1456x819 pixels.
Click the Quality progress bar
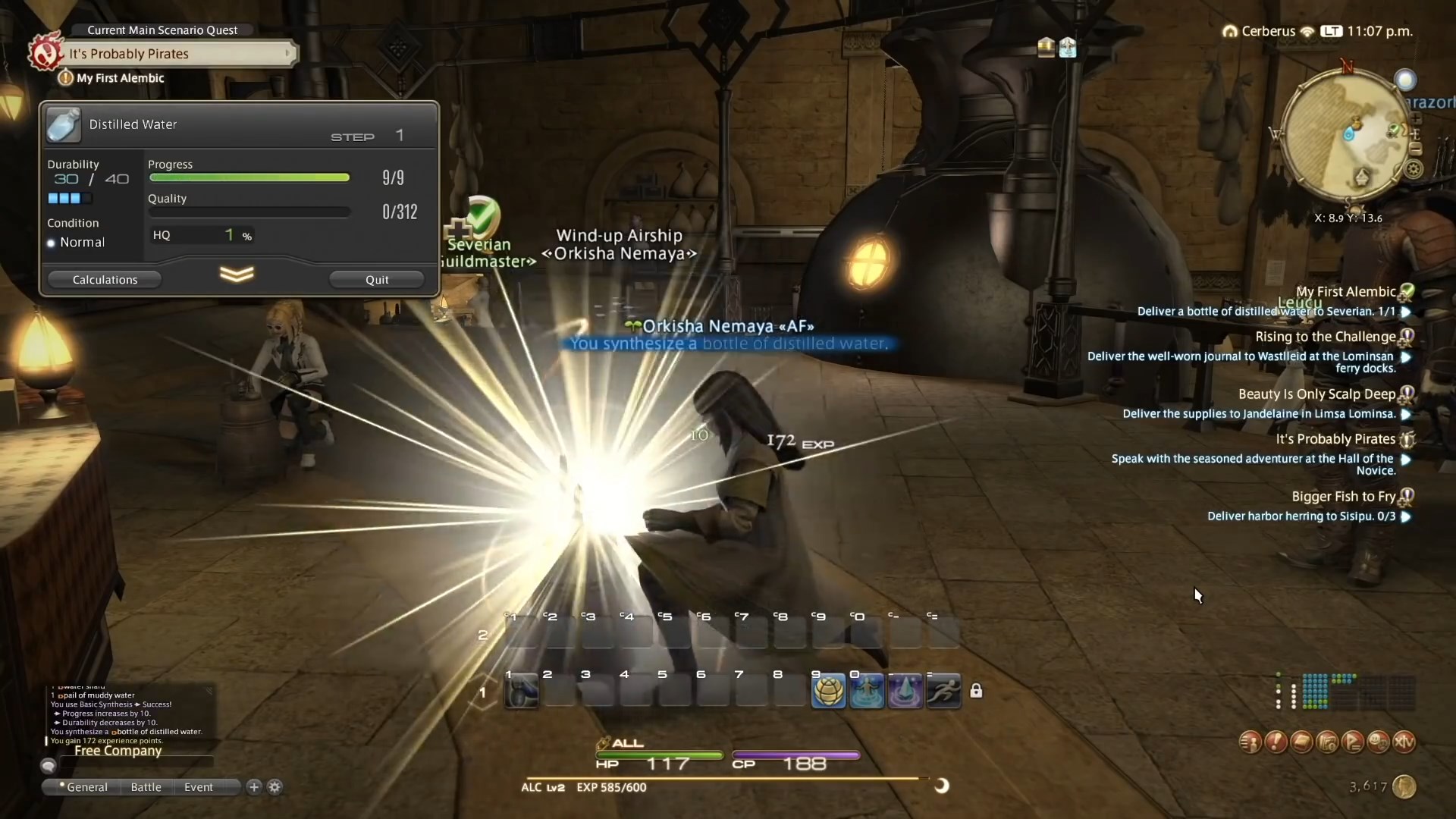click(249, 212)
